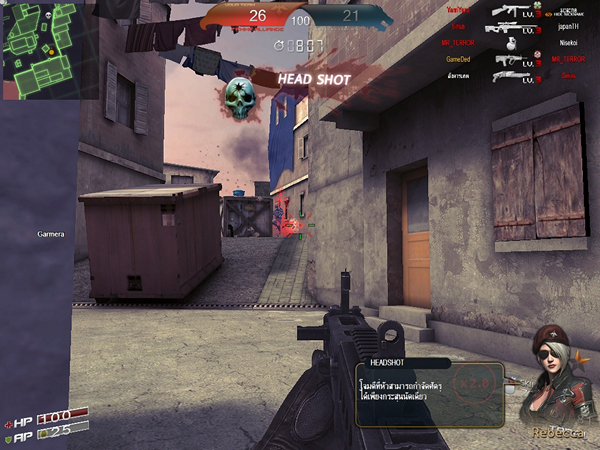Select player YamYami in the kill feed
This screenshot has width=600, height=450.
[459, 11]
